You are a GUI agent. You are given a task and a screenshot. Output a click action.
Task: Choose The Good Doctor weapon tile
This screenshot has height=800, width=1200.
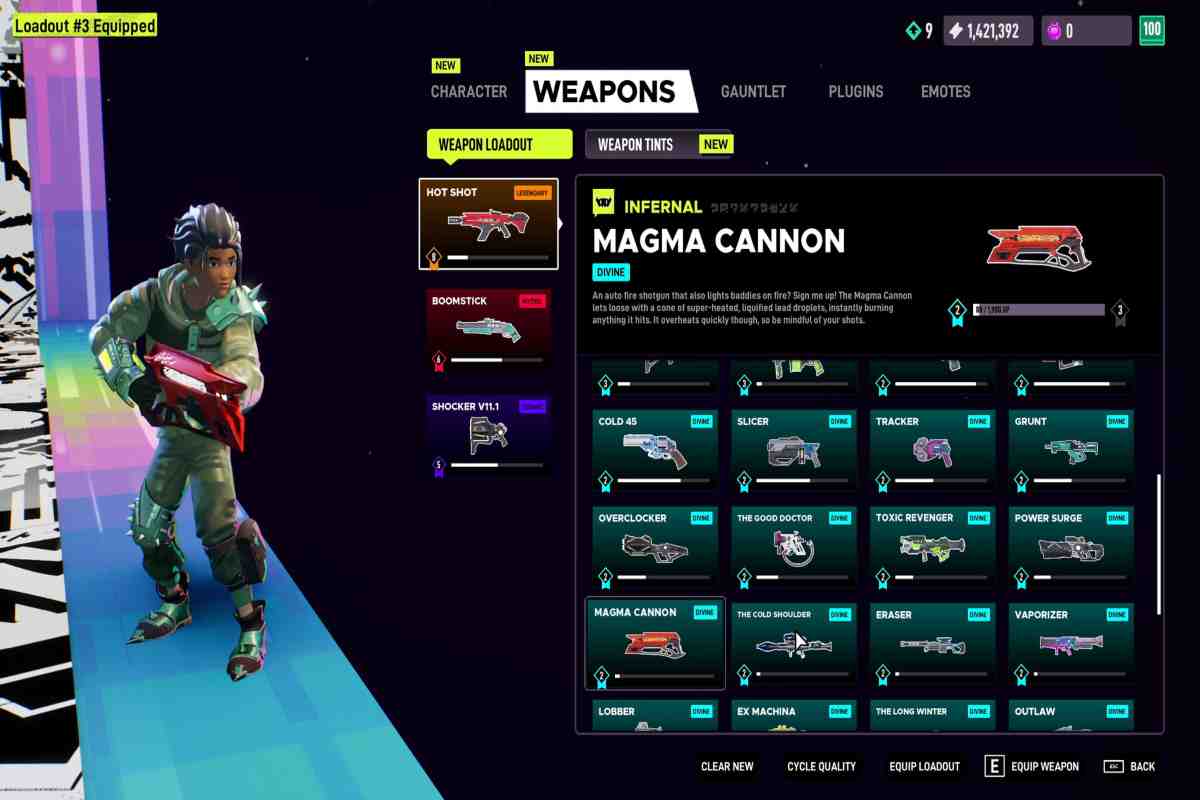pos(794,547)
